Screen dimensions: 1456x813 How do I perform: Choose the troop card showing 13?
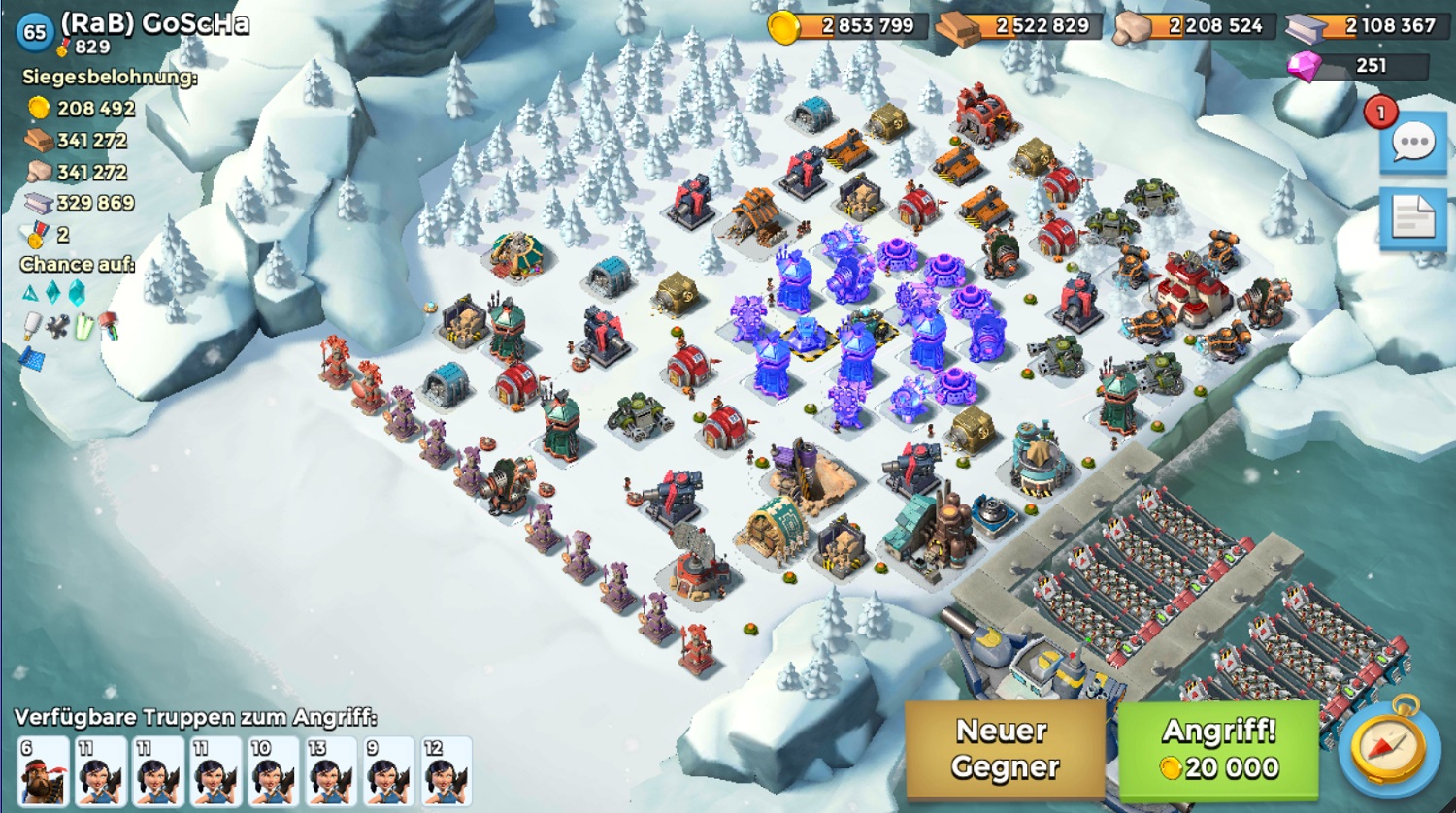click(x=331, y=771)
